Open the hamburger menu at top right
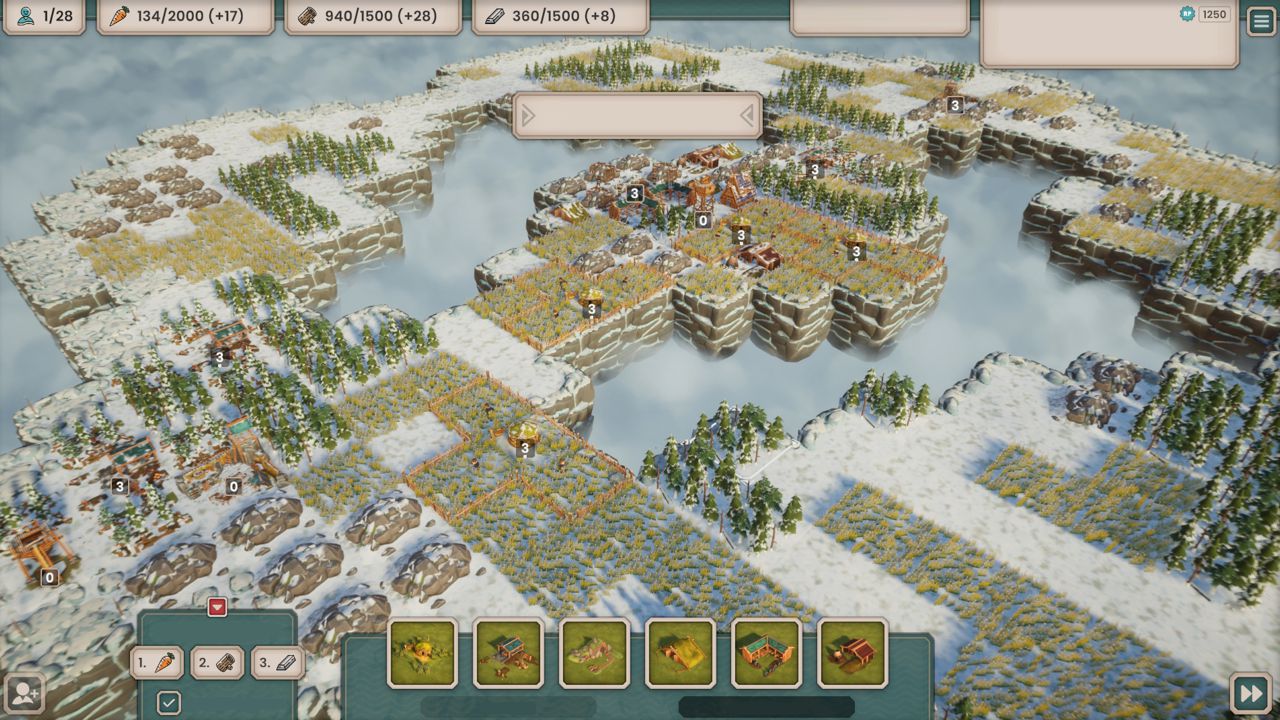The width and height of the screenshot is (1280, 720). [1261, 20]
